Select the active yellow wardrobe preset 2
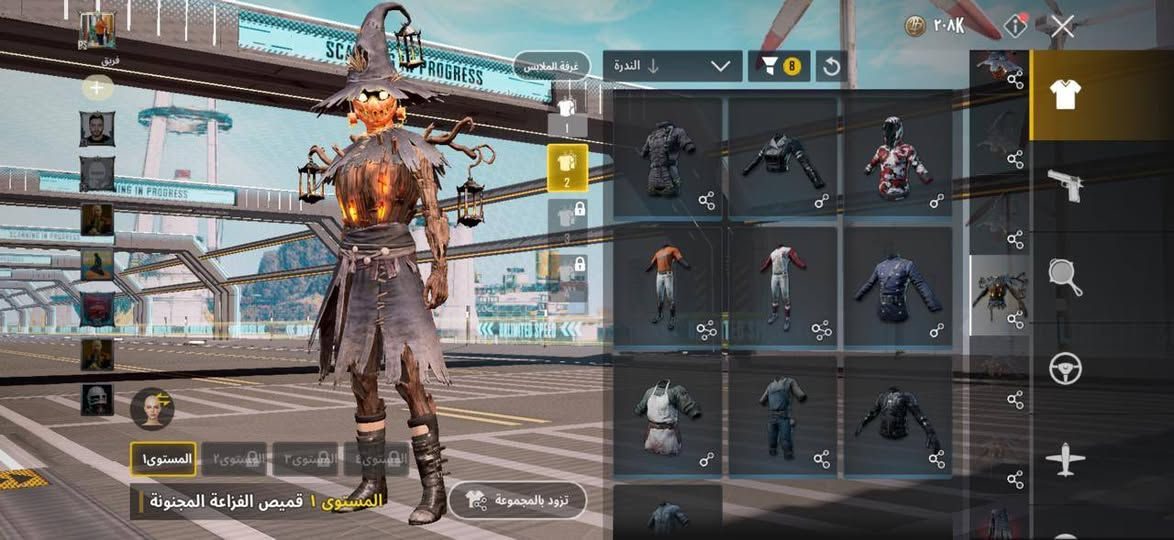Viewport: 1174px width, 540px height. coord(567,167)
